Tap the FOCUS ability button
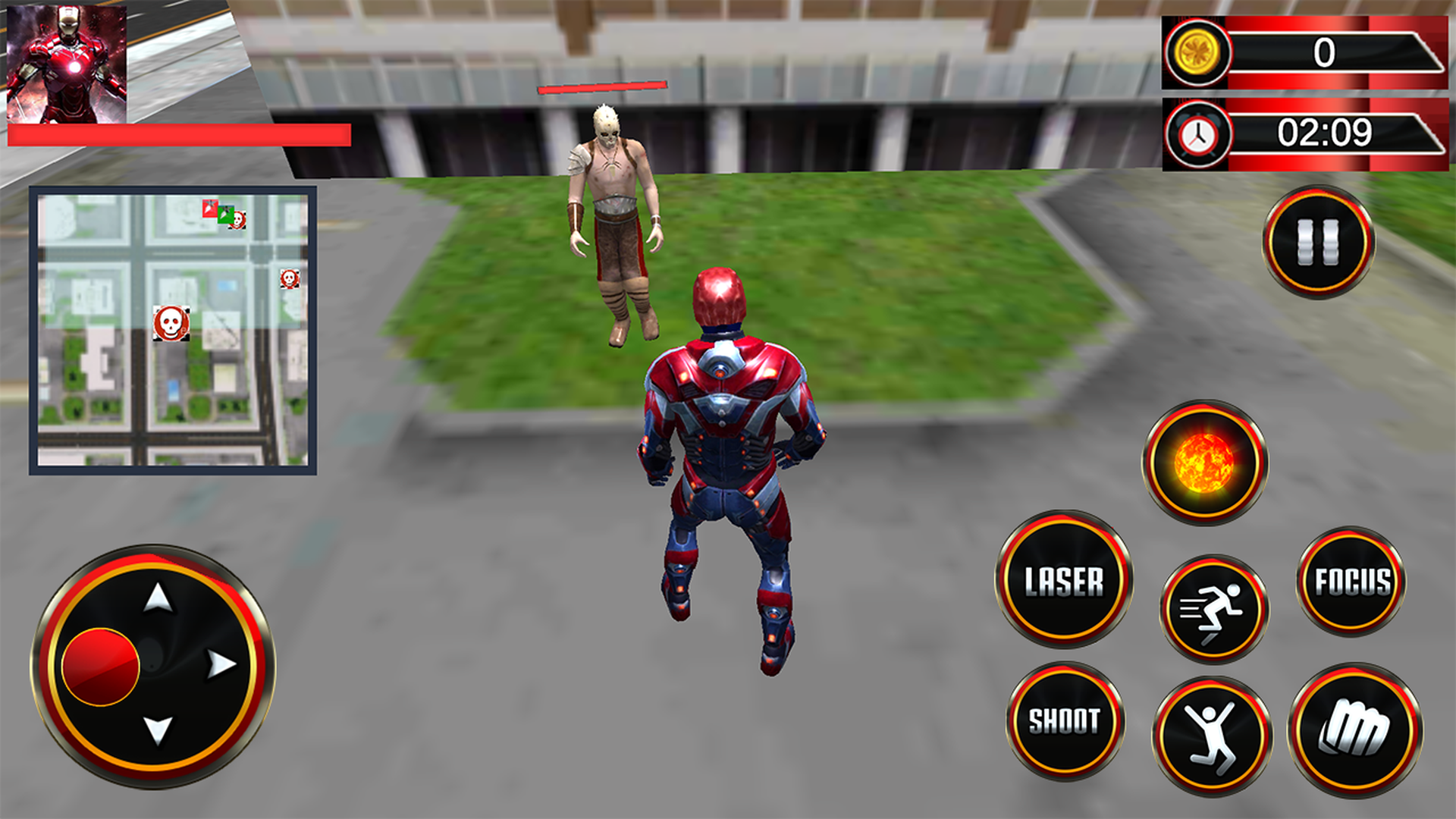1456x819 pixels. [x=1353, y=580]
